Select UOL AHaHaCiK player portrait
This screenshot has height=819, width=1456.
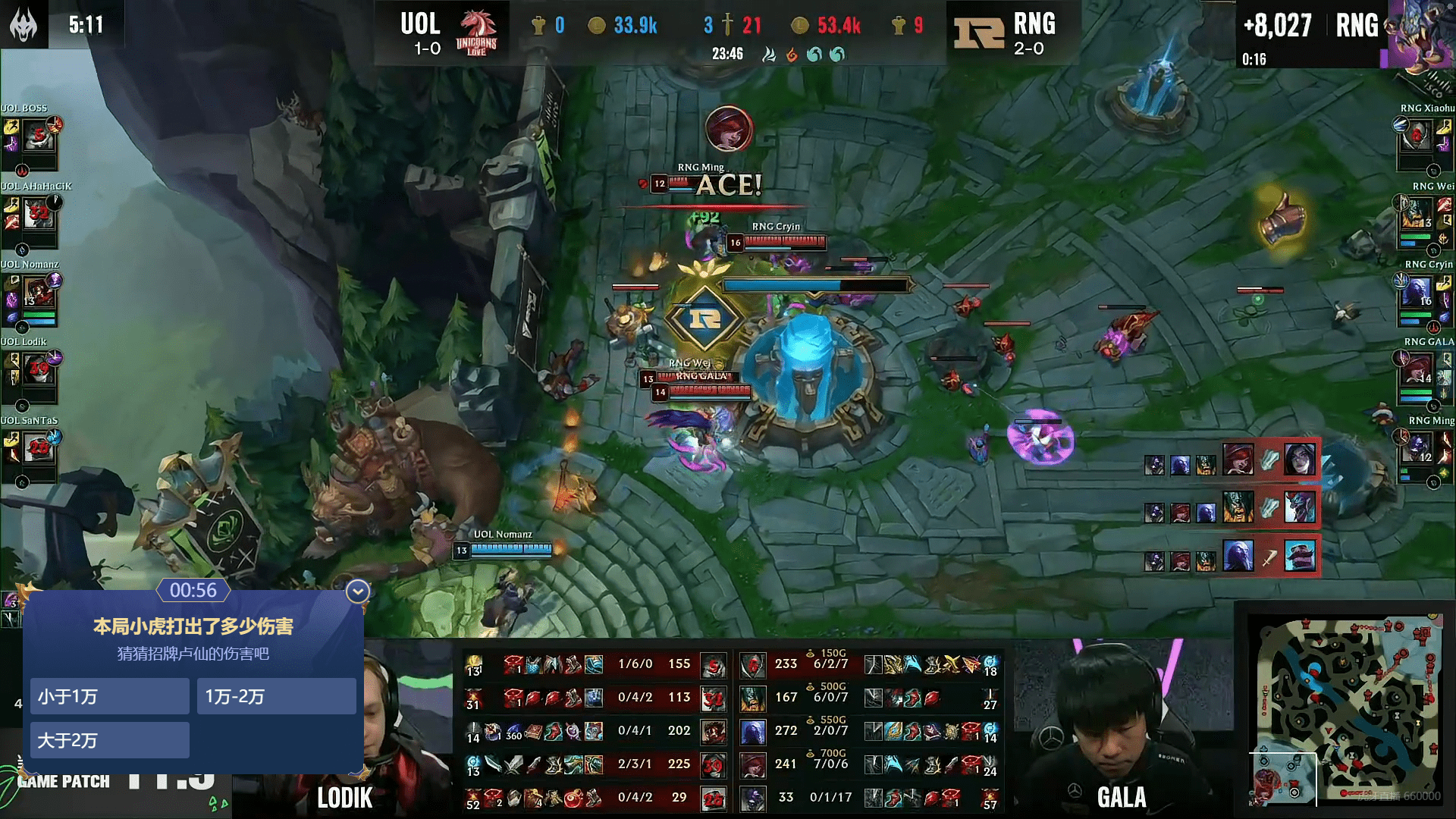(38, 215)
